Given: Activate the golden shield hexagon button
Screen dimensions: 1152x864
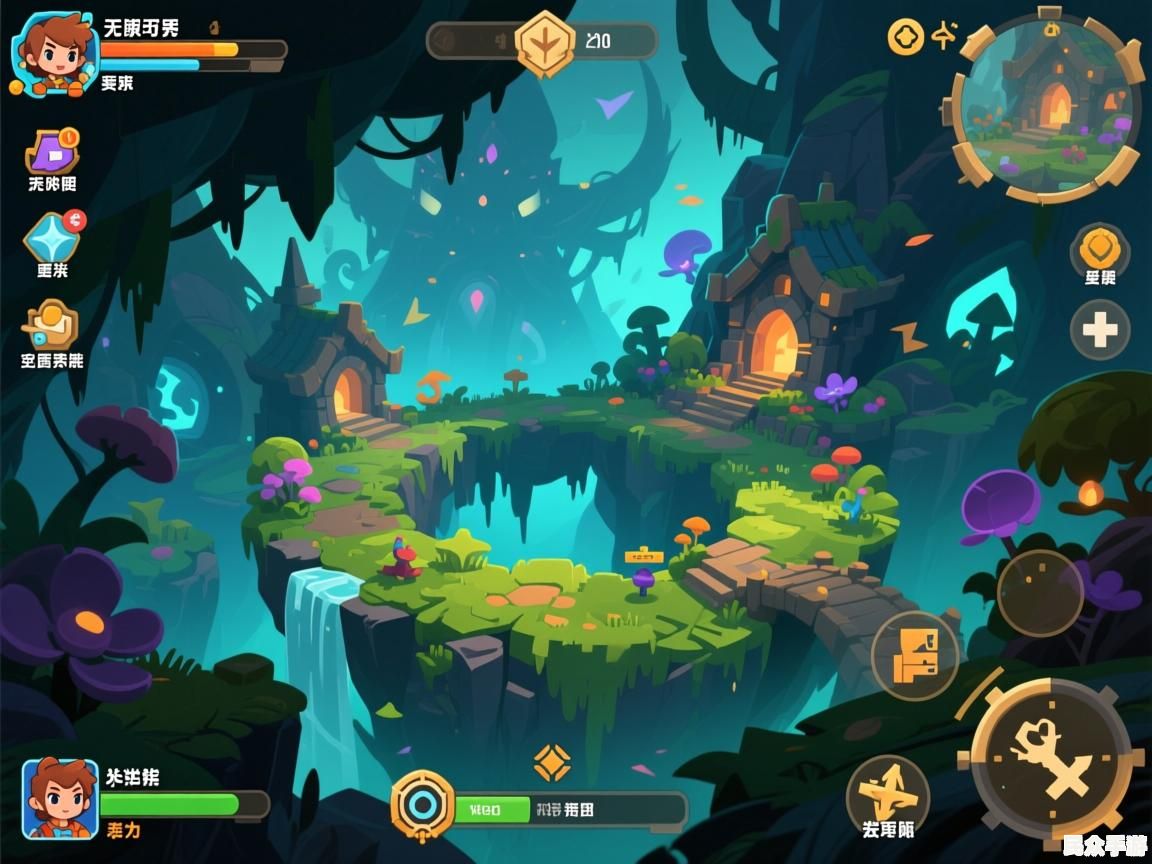Looking at the screenshot, I should coord(1100,247).
